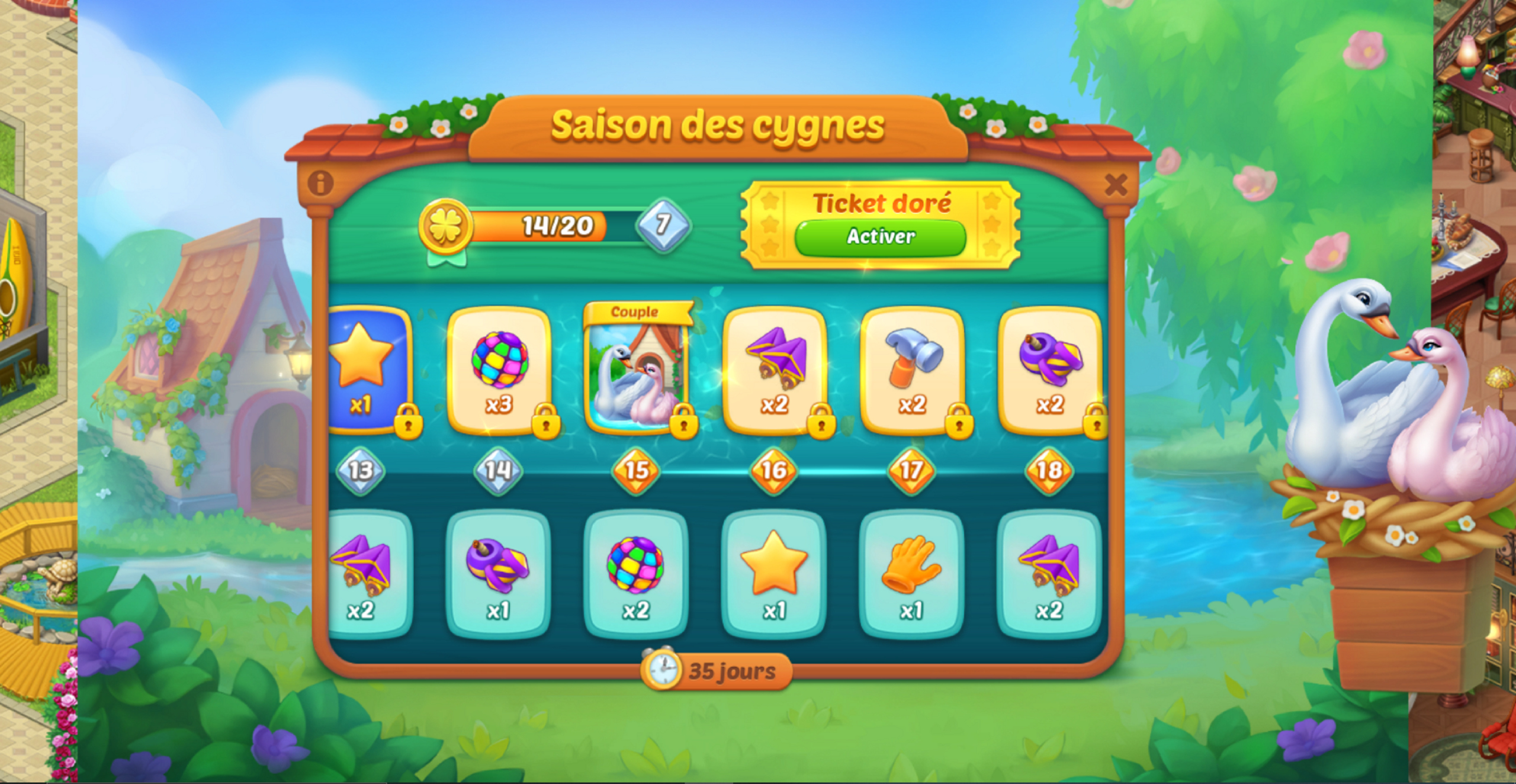Screen dimensions: 1516x784
Task: Select the free purple bomb x1 reward
Action: coord(498,574)
